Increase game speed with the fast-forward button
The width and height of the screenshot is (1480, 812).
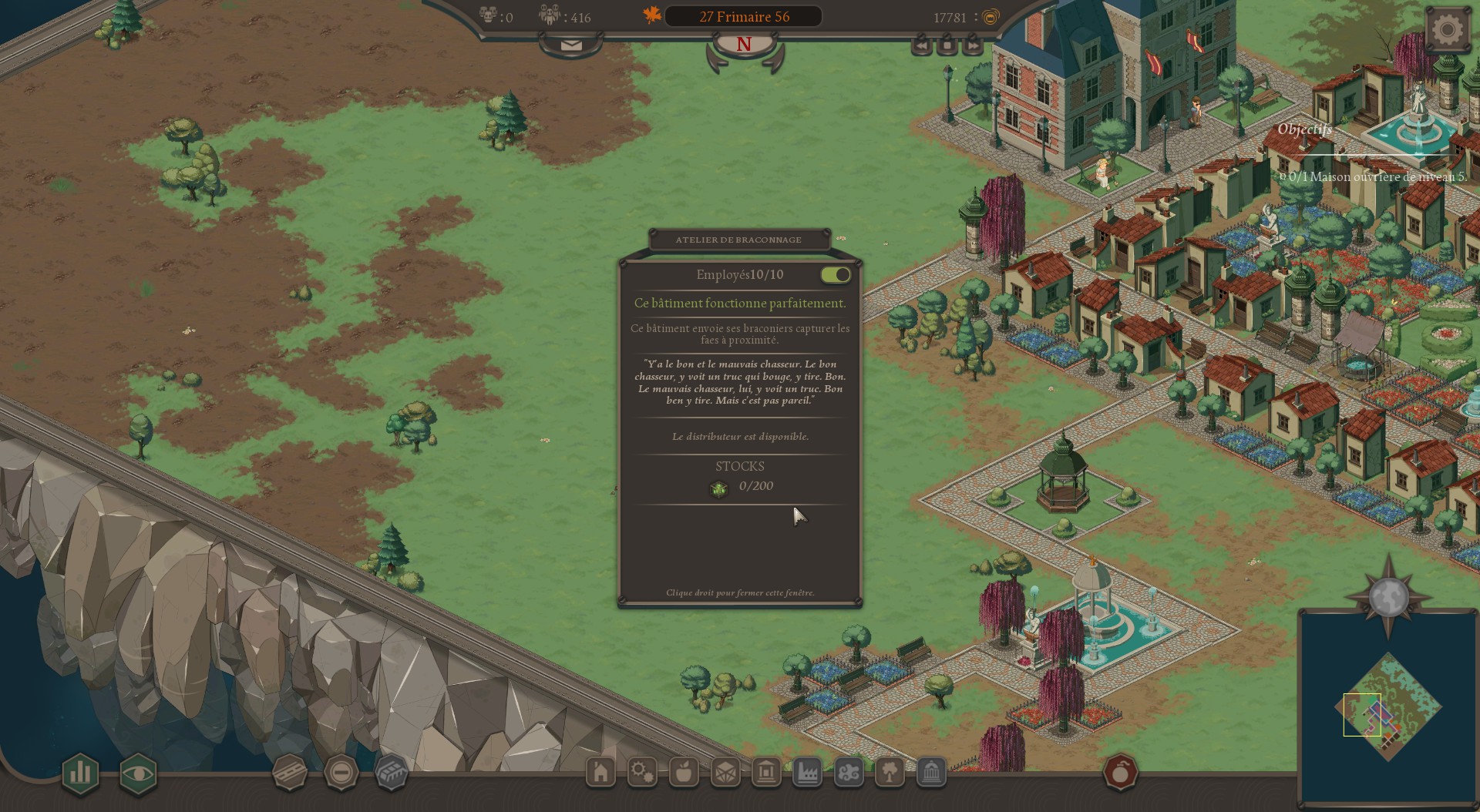(x=972, y=46)
